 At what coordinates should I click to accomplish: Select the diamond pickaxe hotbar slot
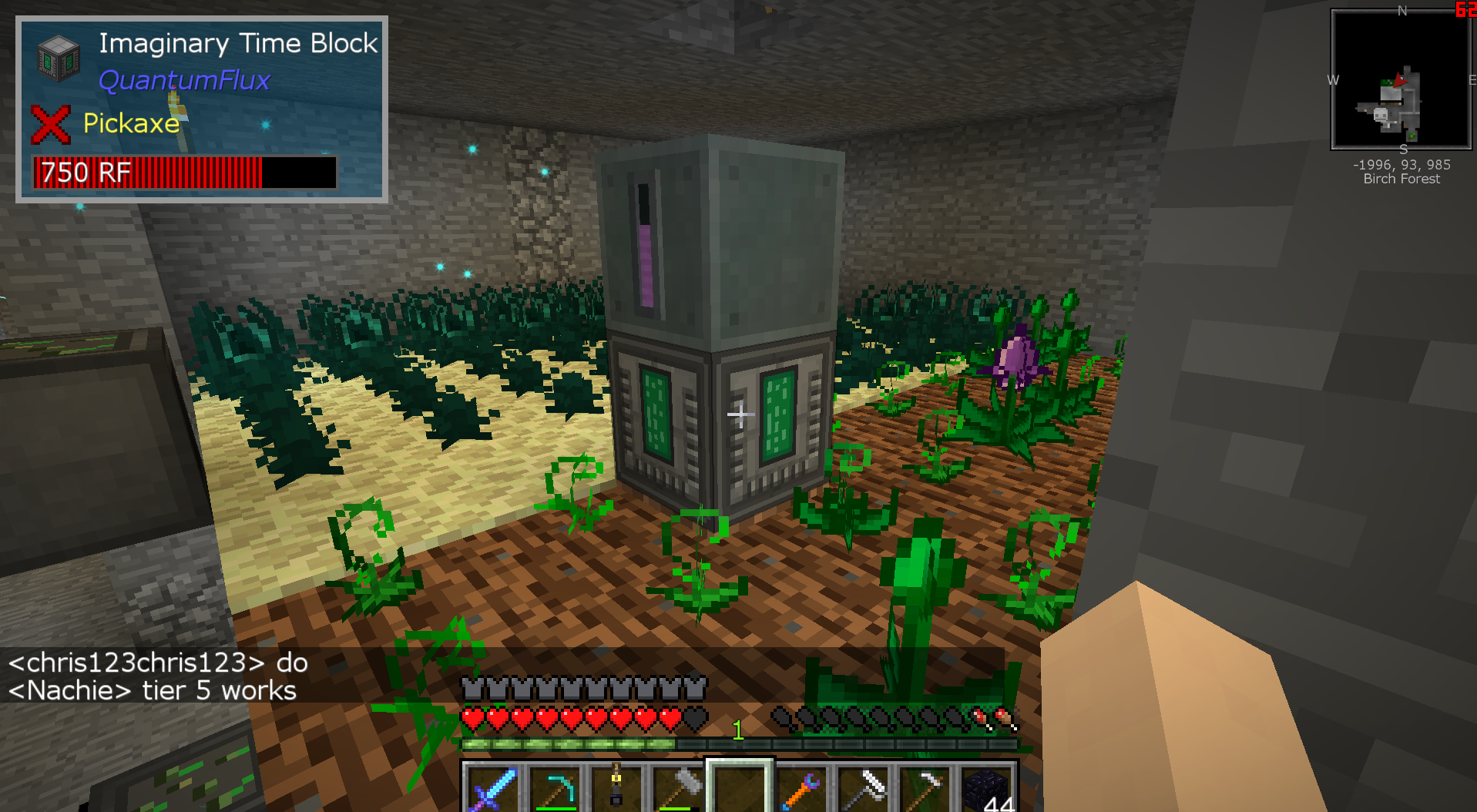coord(554,789)
